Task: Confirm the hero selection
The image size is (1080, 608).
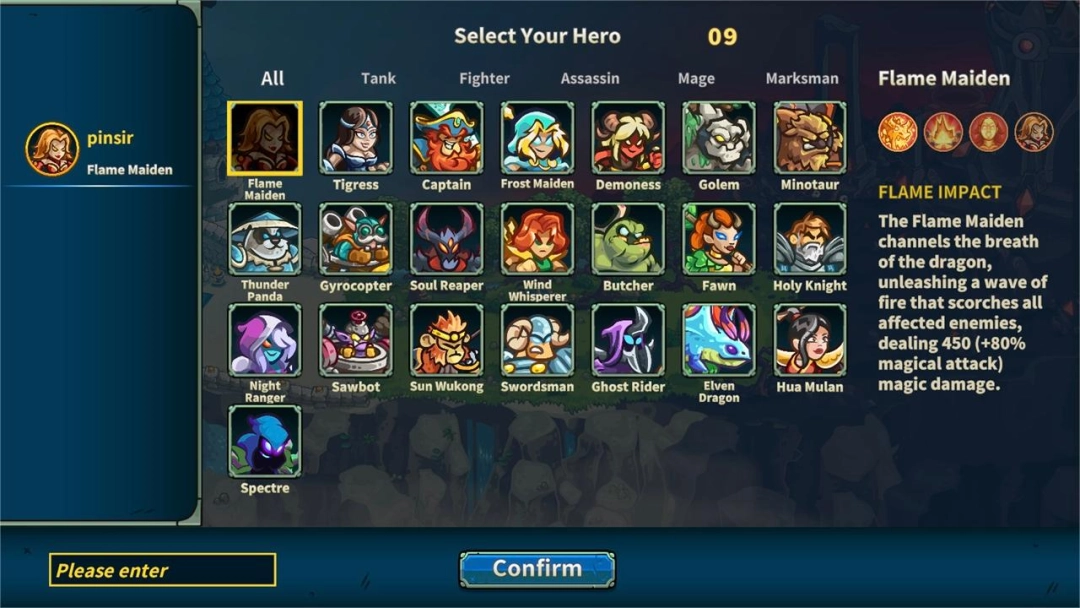Action: (537, 569)
